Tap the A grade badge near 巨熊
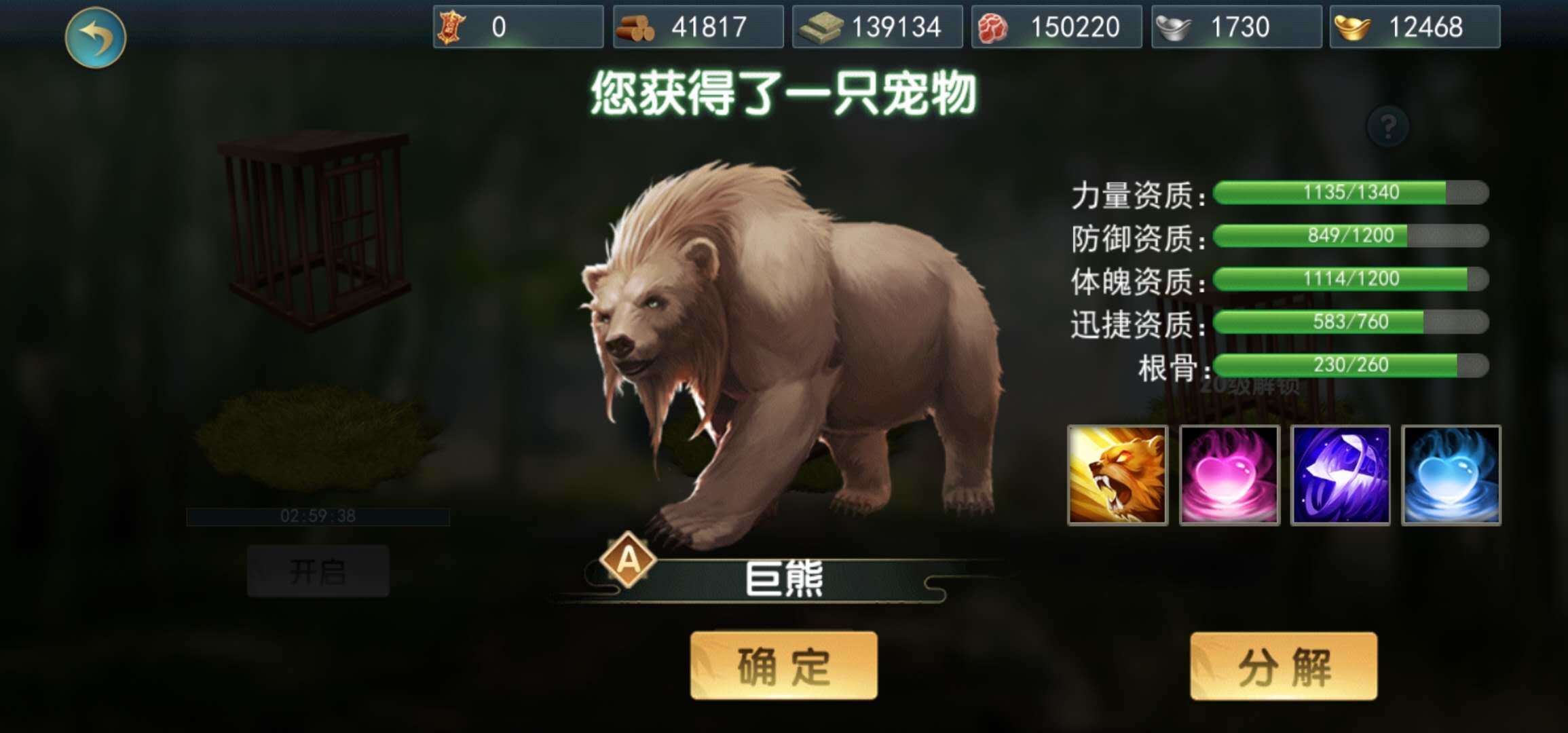 pyautogui.click(x=629, y=562)
